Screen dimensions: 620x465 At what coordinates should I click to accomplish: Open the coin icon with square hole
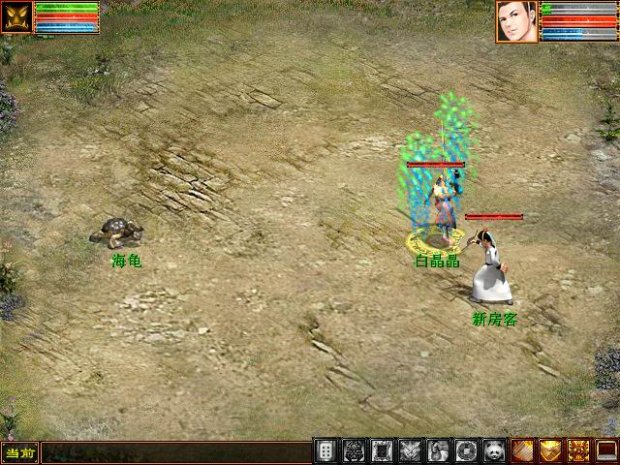(x=466, y=452)
